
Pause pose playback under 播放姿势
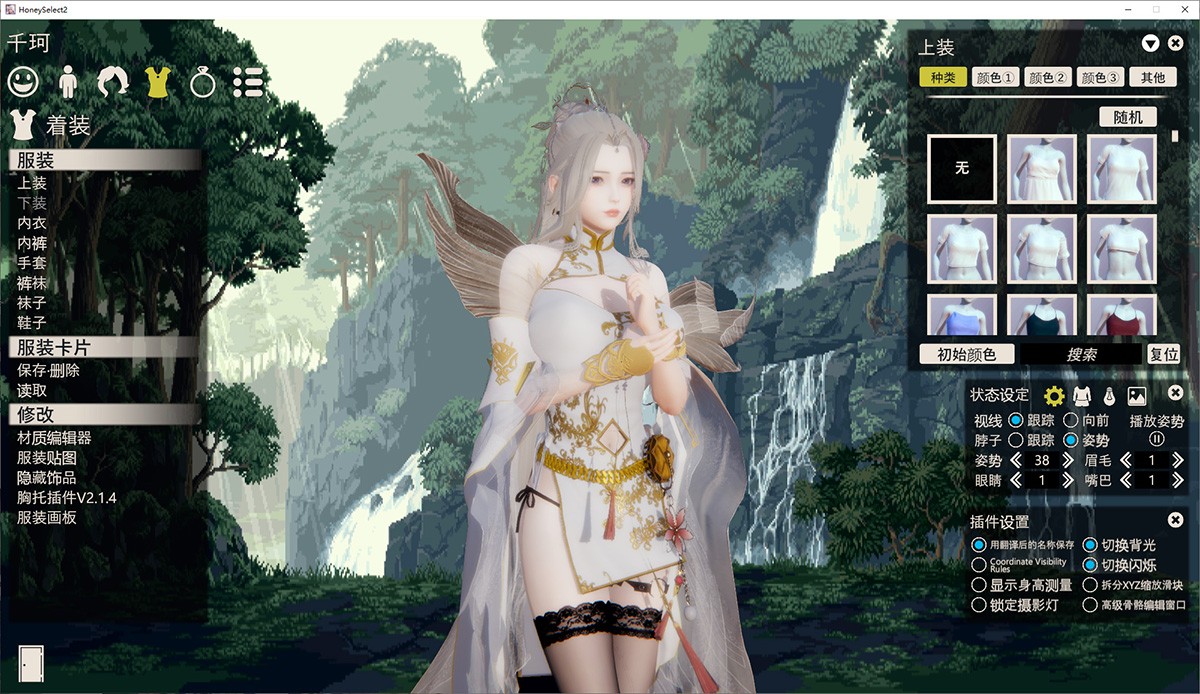pos(1157,439)
